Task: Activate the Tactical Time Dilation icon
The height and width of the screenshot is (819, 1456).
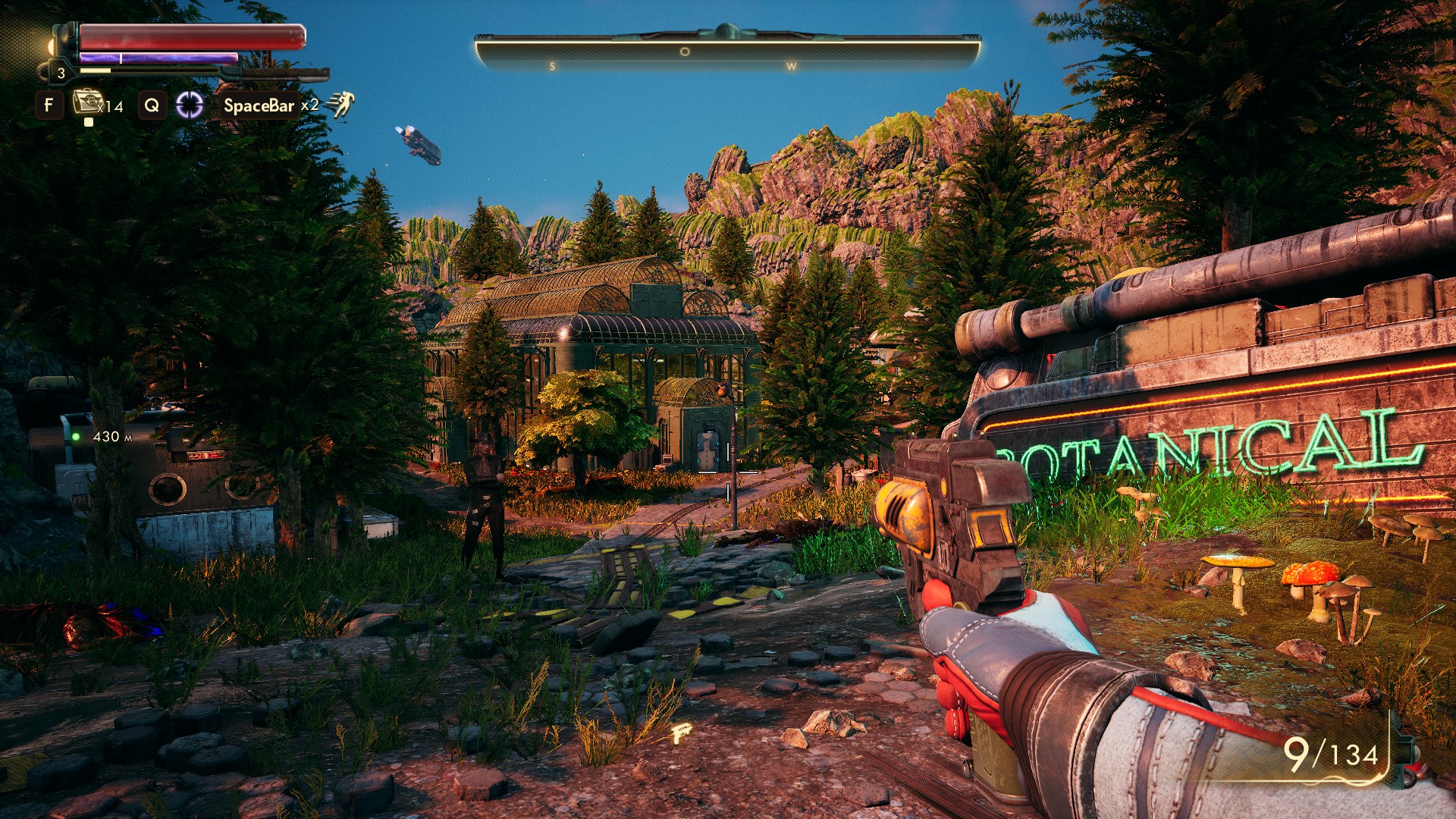Action: pyautogui.click(x=190, y=105)
